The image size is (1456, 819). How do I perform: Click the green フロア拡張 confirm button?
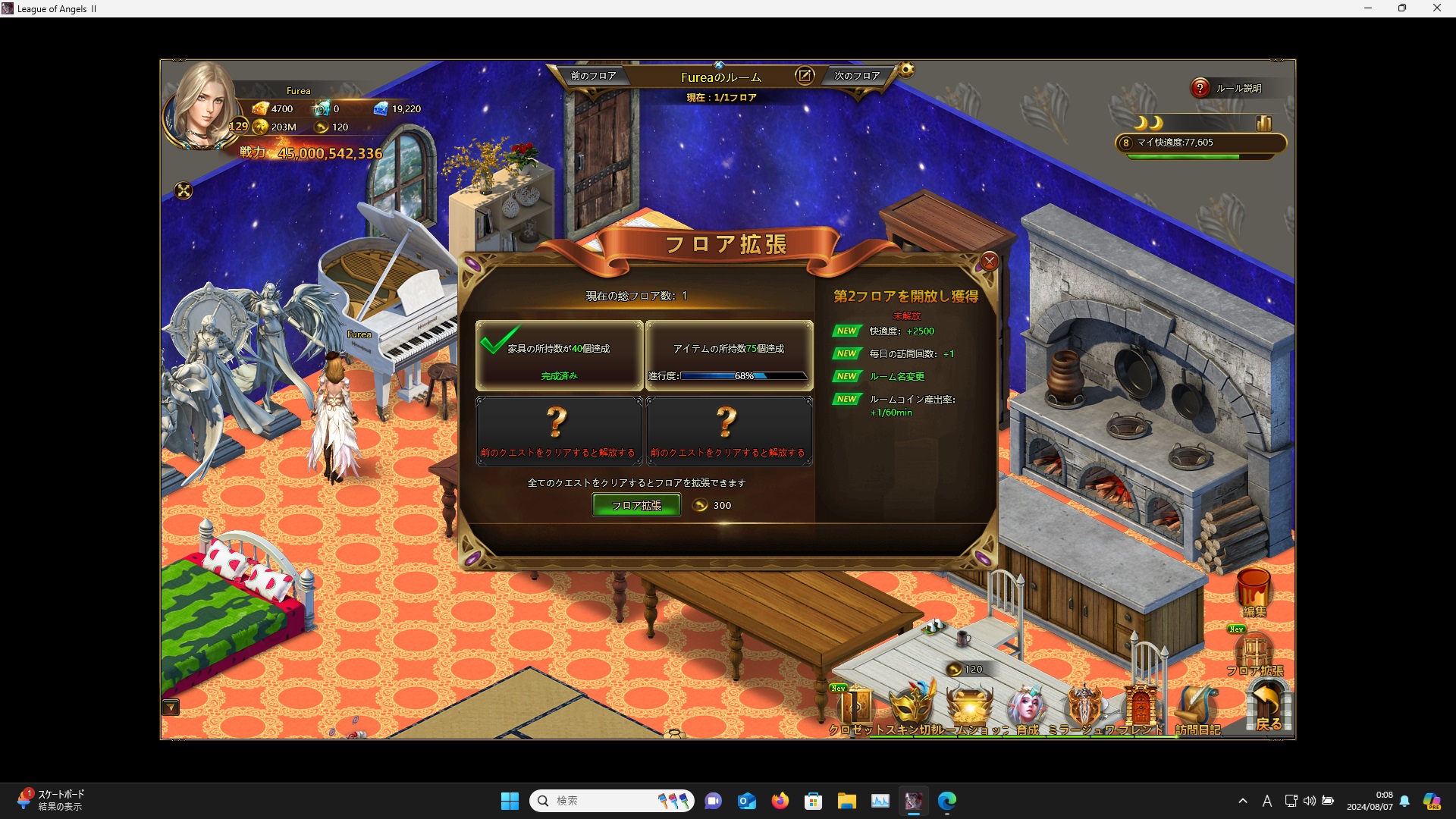tap(635, 505)
